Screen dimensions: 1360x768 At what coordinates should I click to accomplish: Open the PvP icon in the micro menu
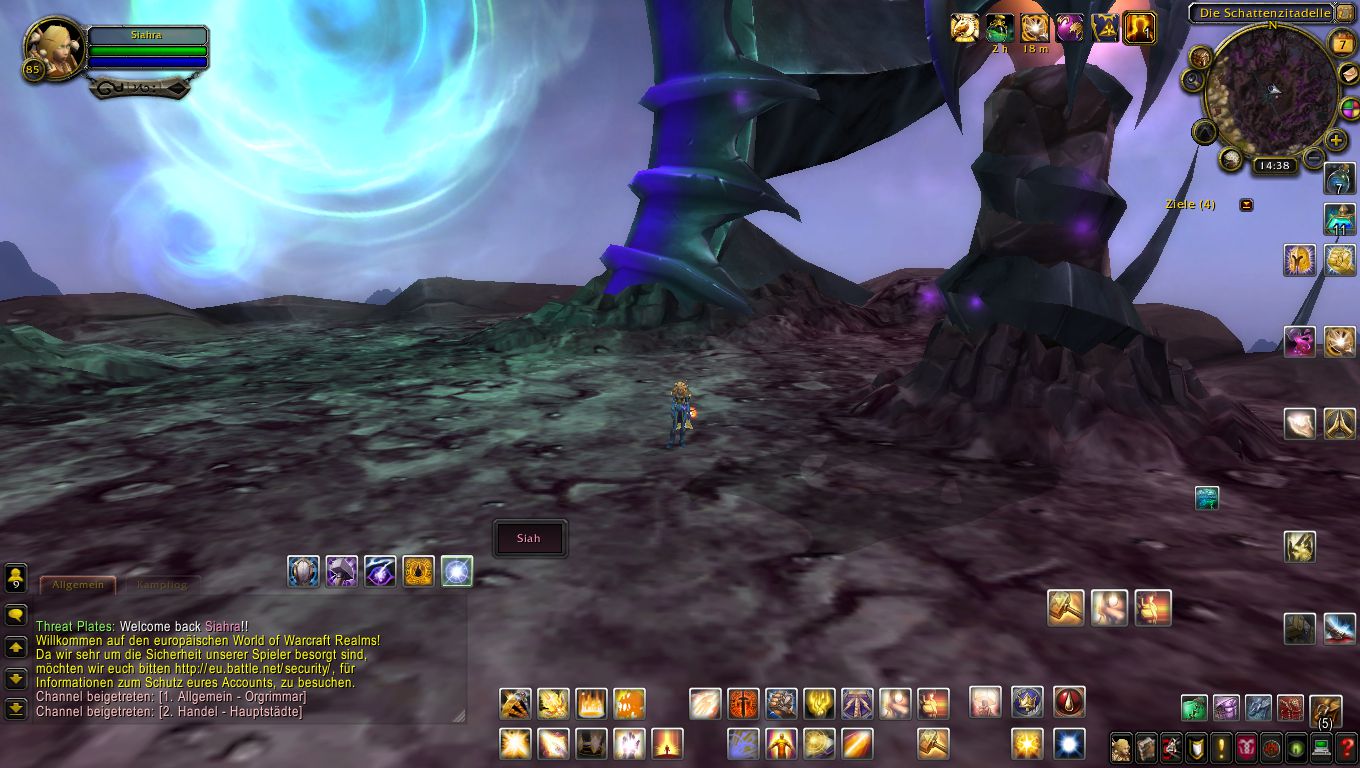pyautogui.click(x=1246, y=748)
